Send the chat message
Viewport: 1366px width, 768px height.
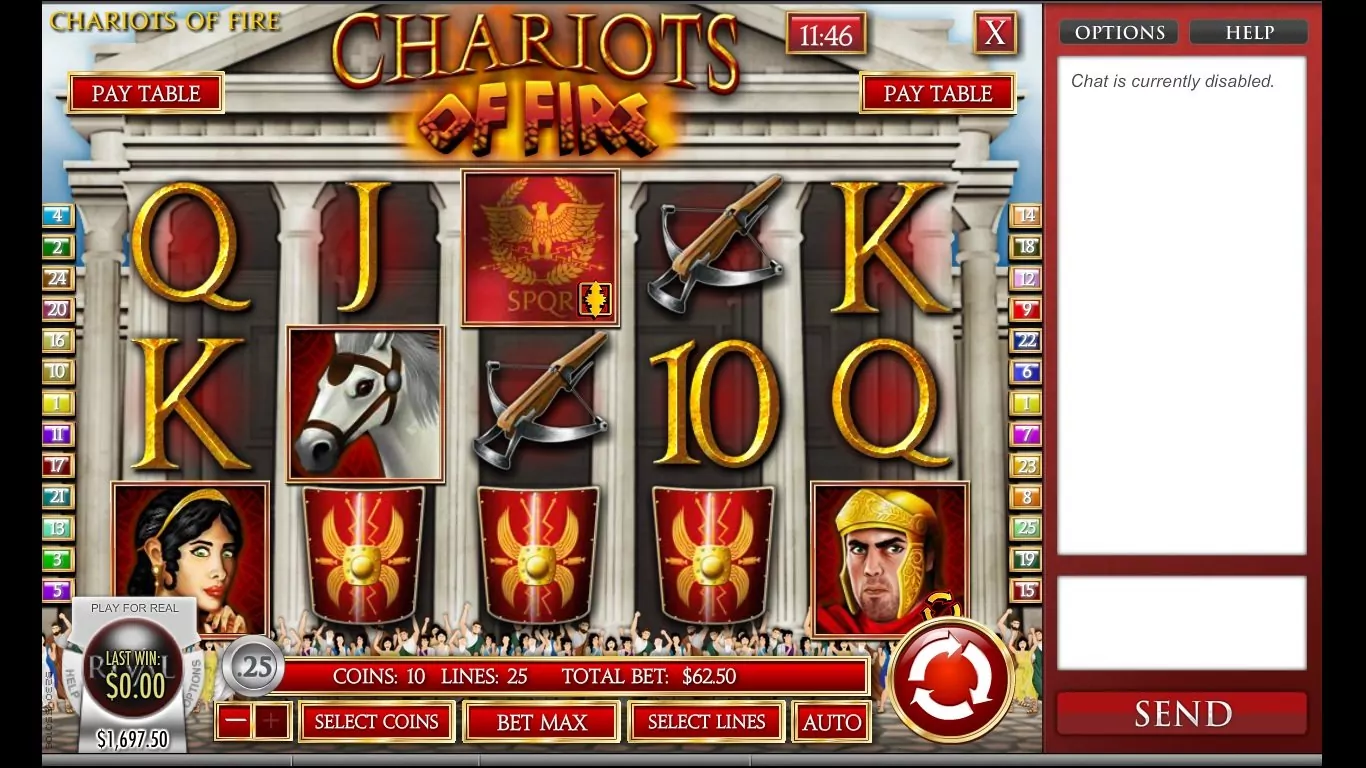pyautogui.click(x=1182, y=713)
